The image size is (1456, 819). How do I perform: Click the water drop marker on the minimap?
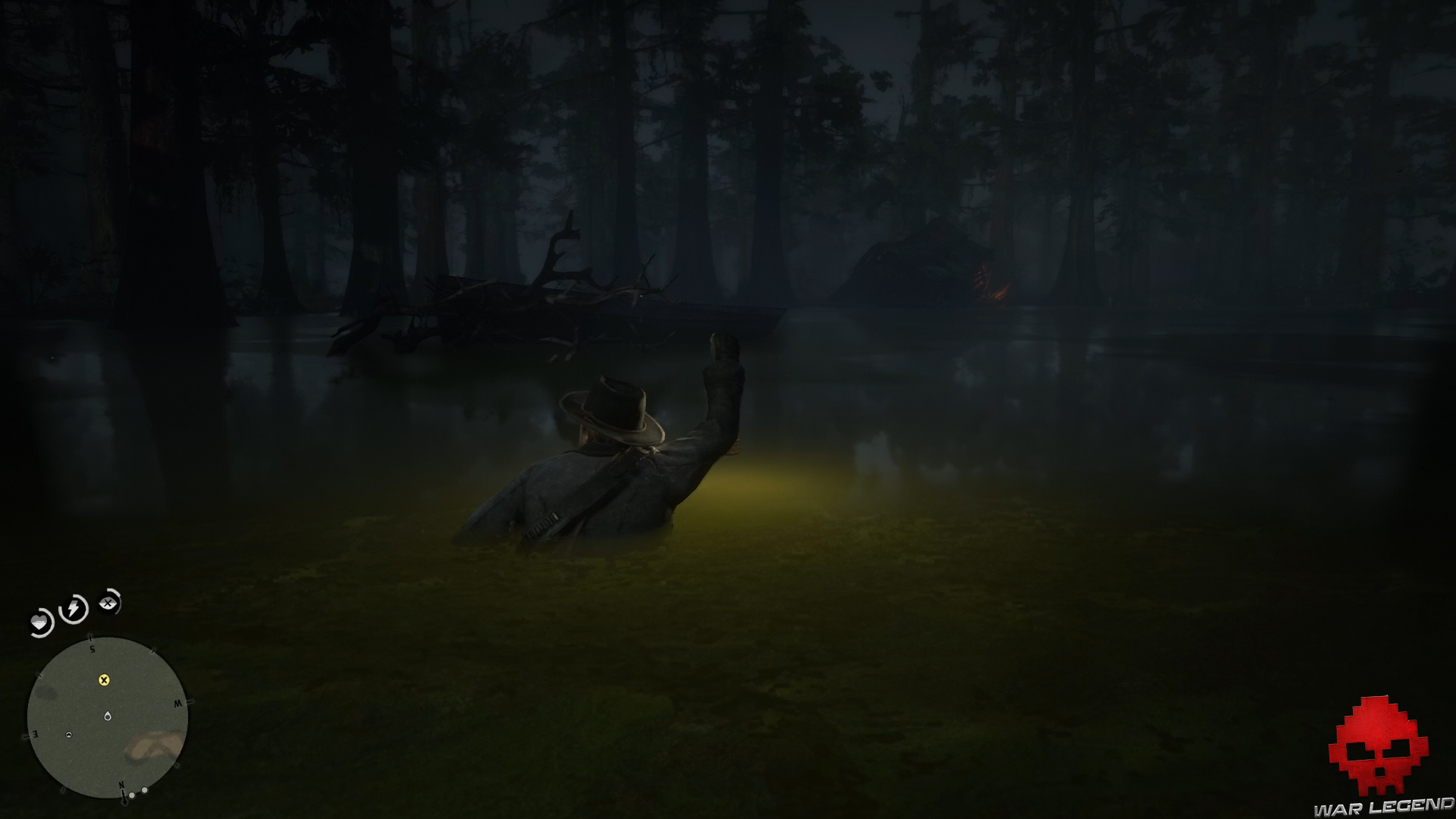point(108,715)
